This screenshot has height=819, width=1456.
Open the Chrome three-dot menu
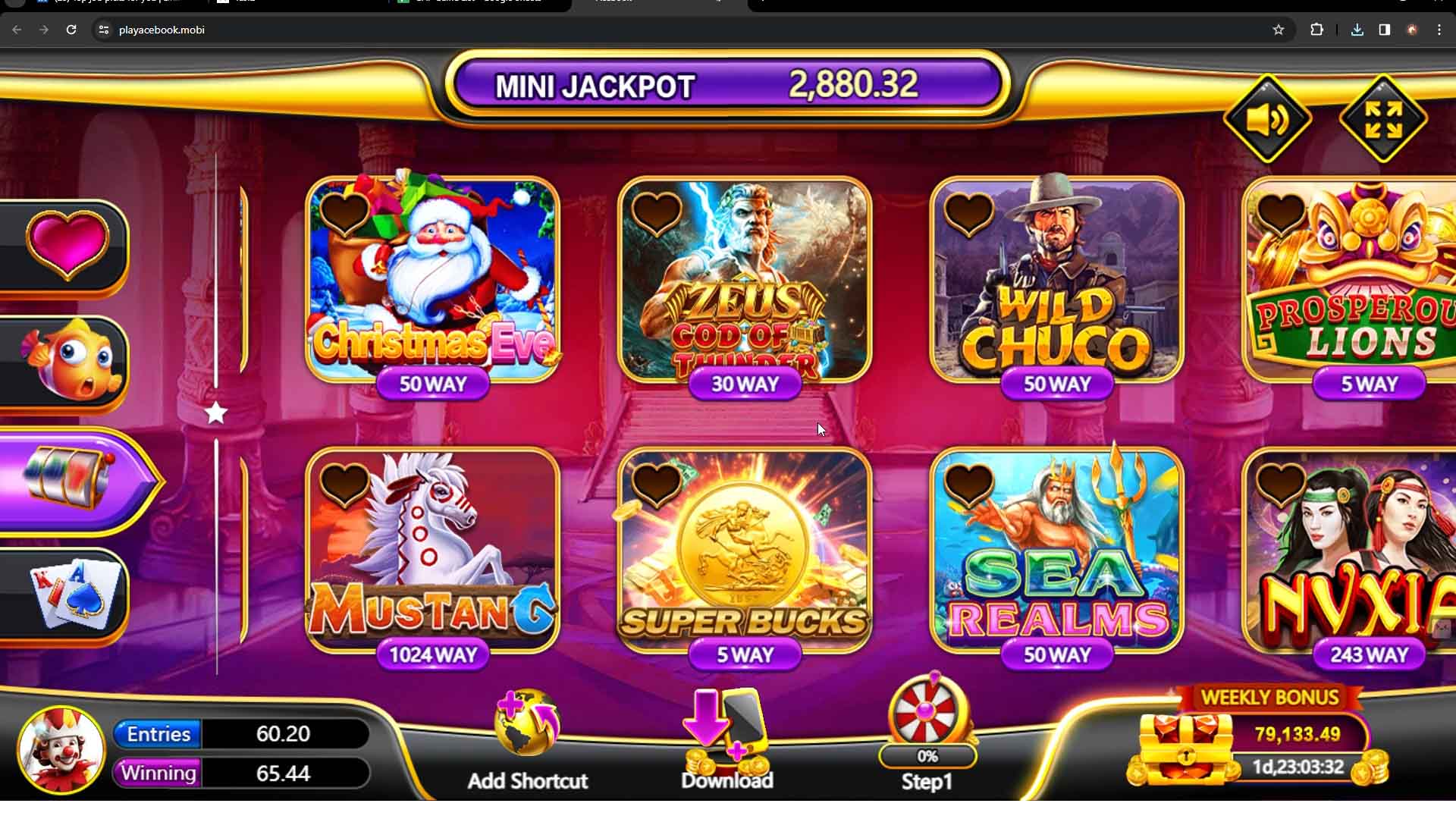1440,30
